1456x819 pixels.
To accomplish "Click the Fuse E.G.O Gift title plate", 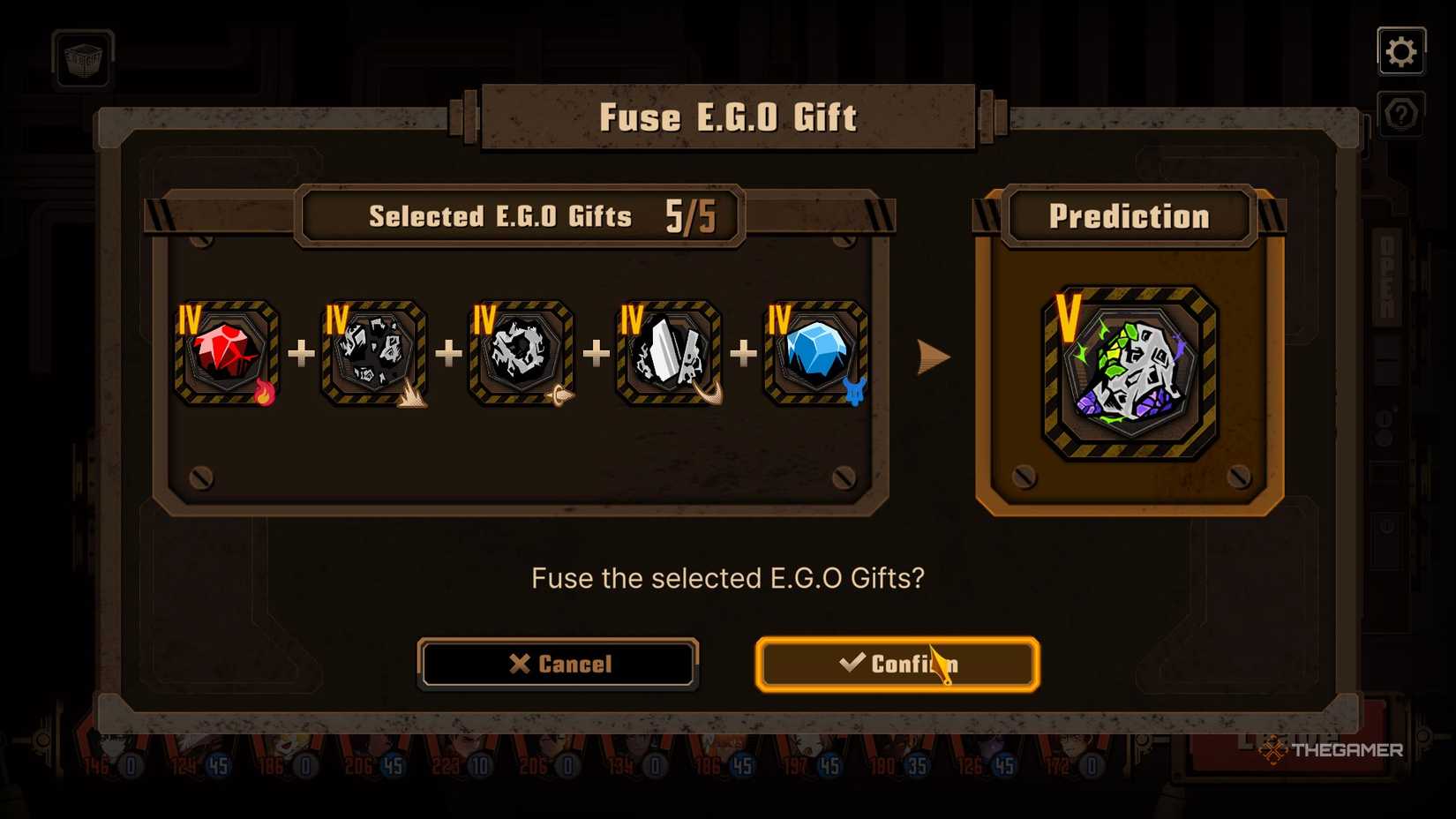I will pyautogui.click(x=728, y=116).
